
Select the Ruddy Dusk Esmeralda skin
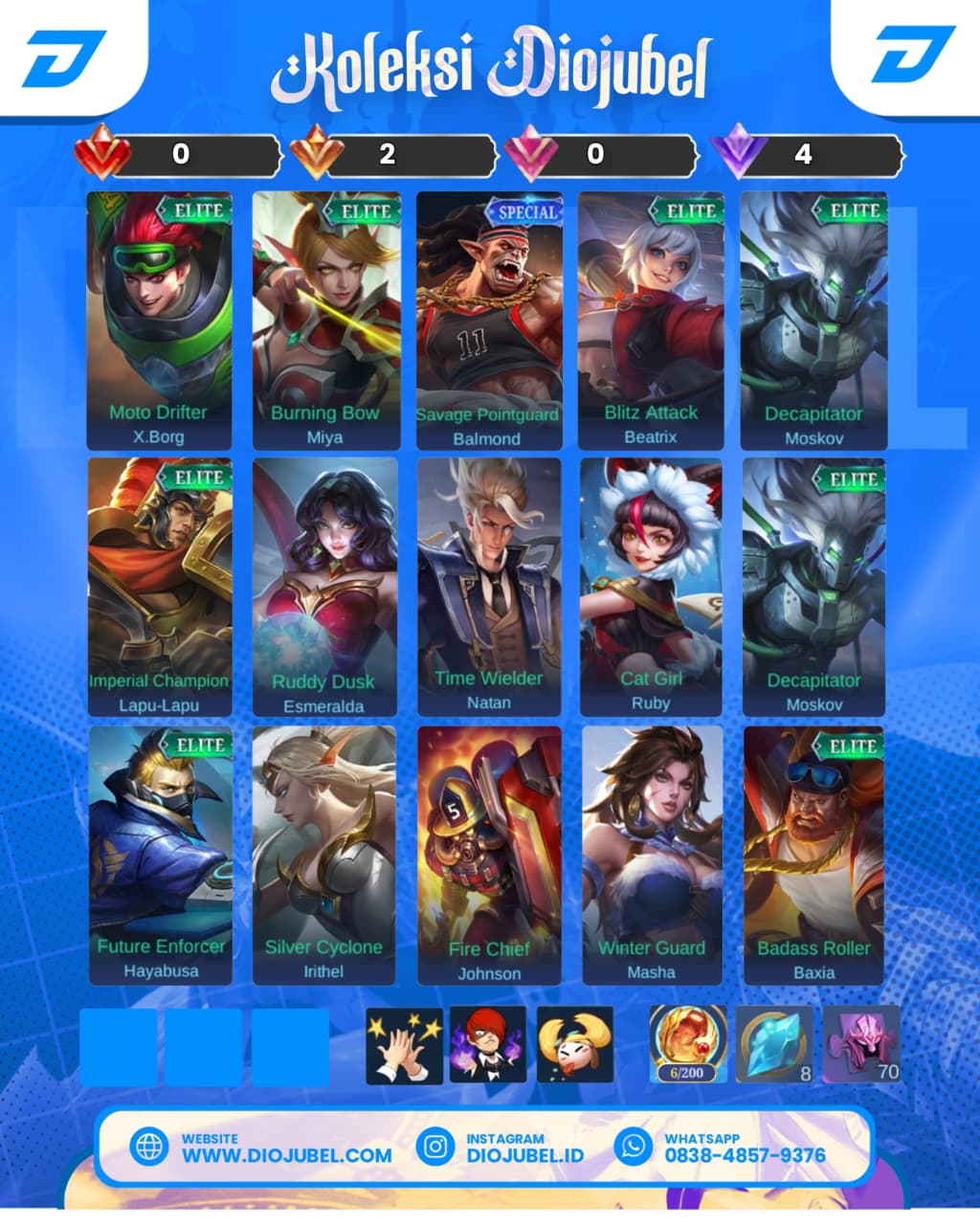coord(324,587)
